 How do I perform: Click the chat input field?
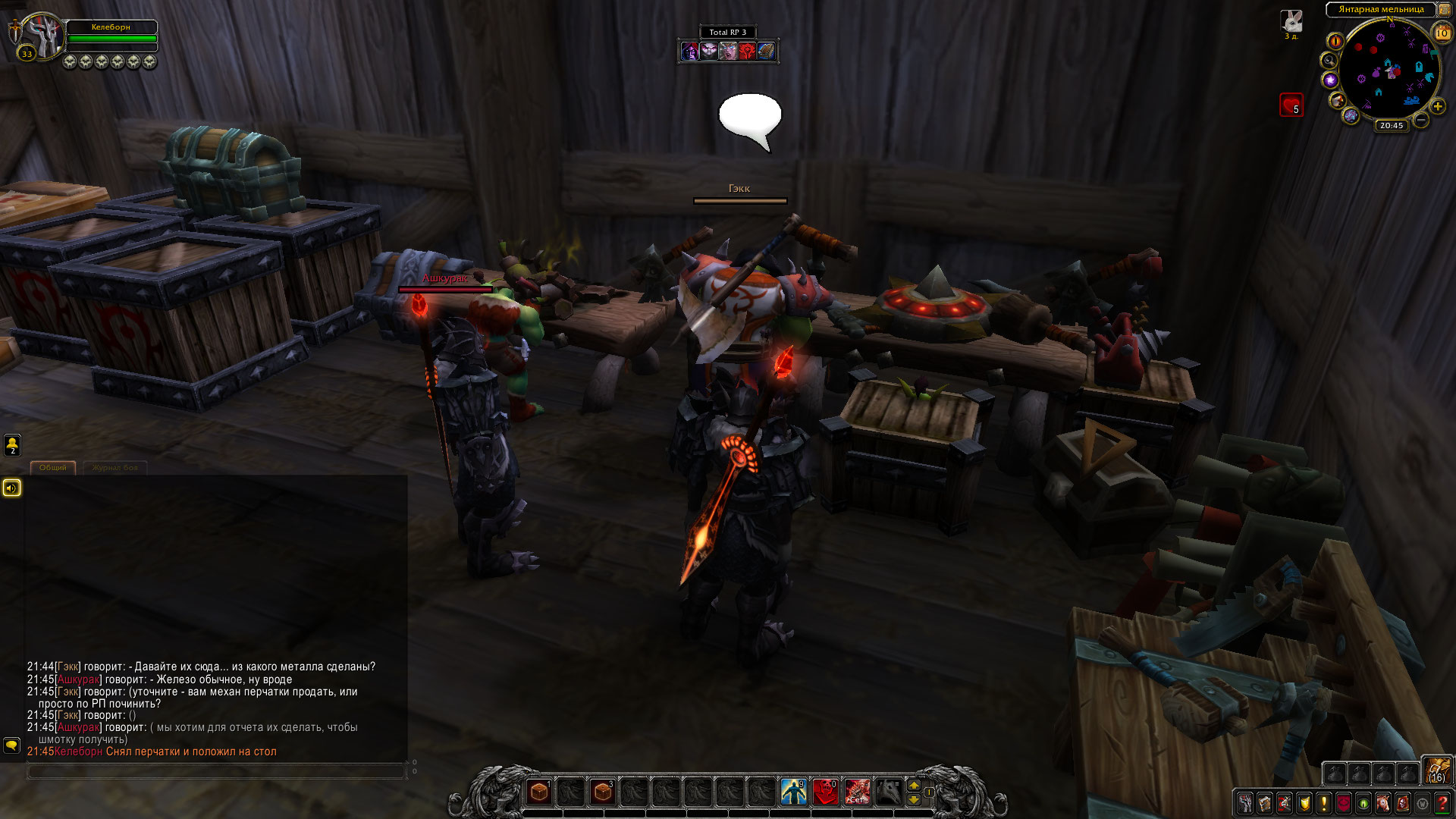216,771
